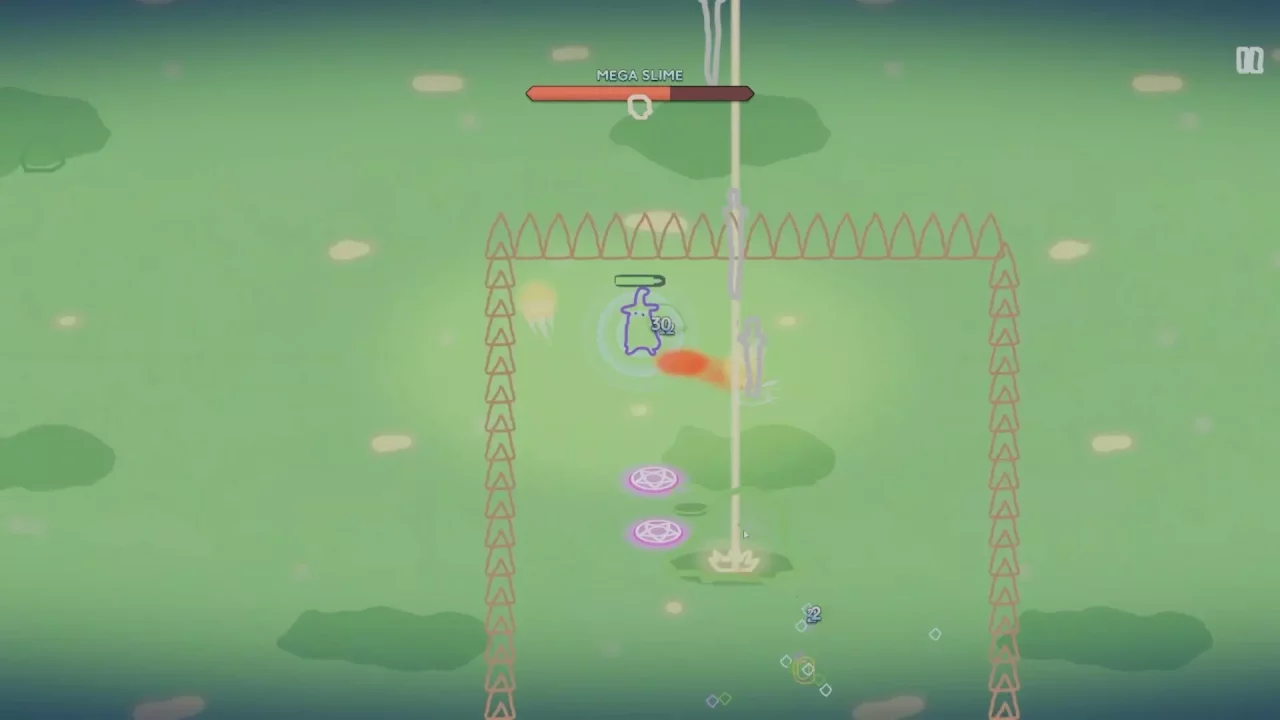Select the golden coin pickup near bottom
Viewport: 1280px width, 720px height.
tap(805, 670)
